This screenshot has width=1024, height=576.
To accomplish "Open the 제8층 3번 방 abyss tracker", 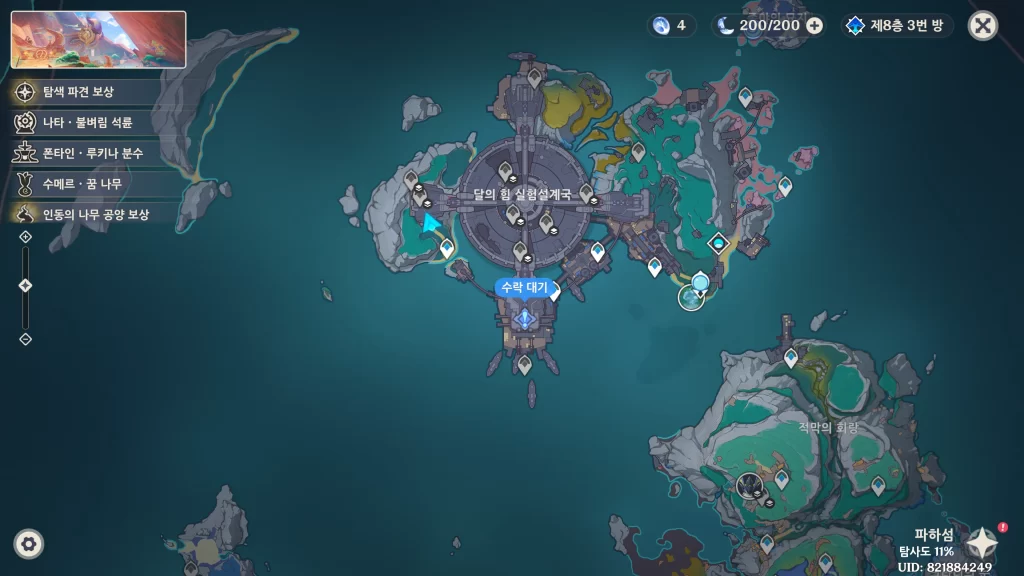I will [x=896, y=26].
